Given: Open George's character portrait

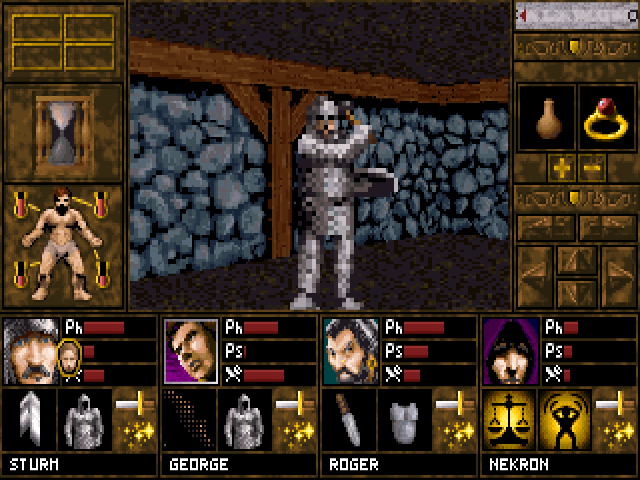Looking at the screenshot, I should (x=190, y=350).
